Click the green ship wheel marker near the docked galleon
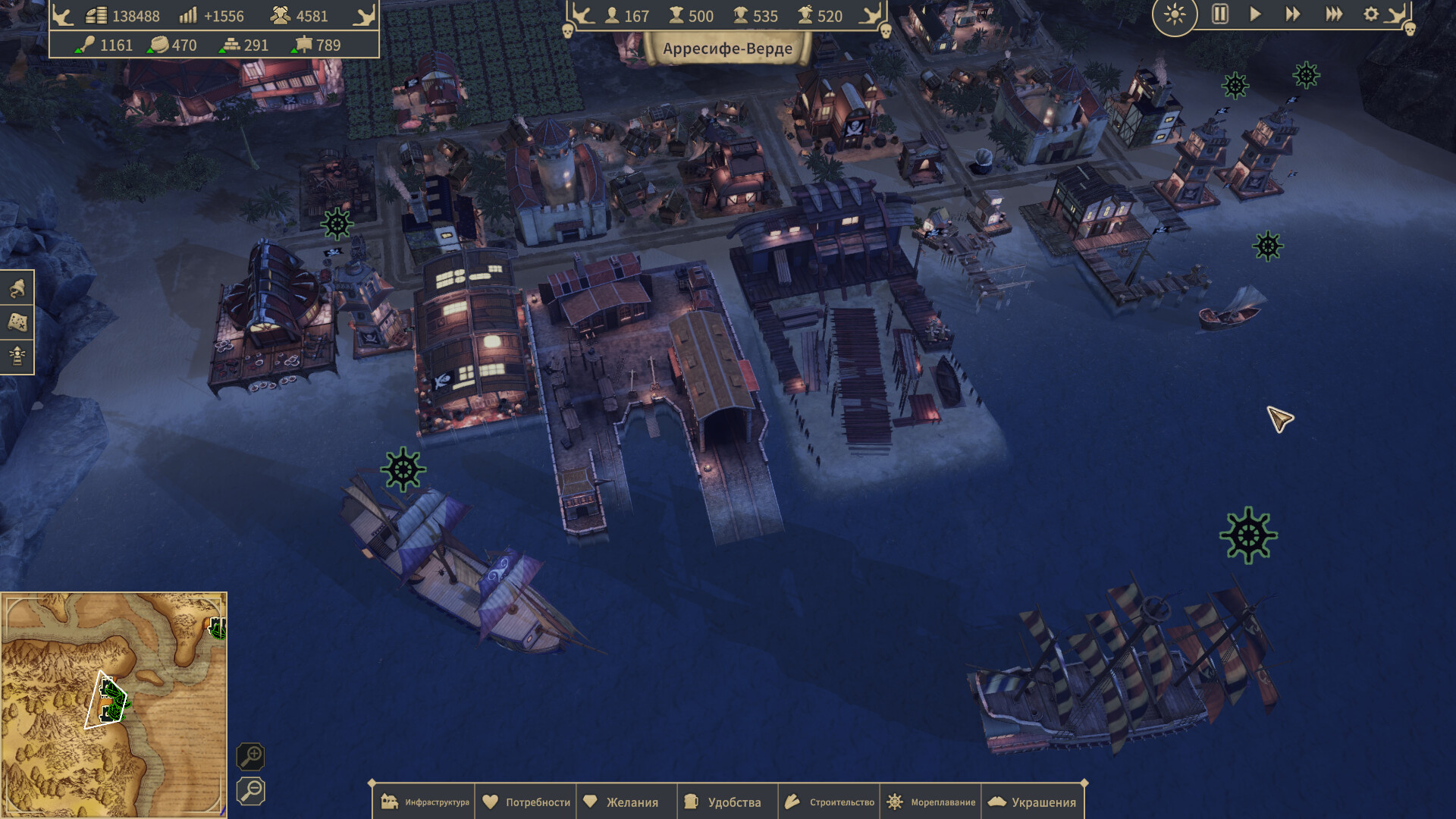The width and height of the screenshot is (1456, 819). pyautogui.click(x=401, y=468)
